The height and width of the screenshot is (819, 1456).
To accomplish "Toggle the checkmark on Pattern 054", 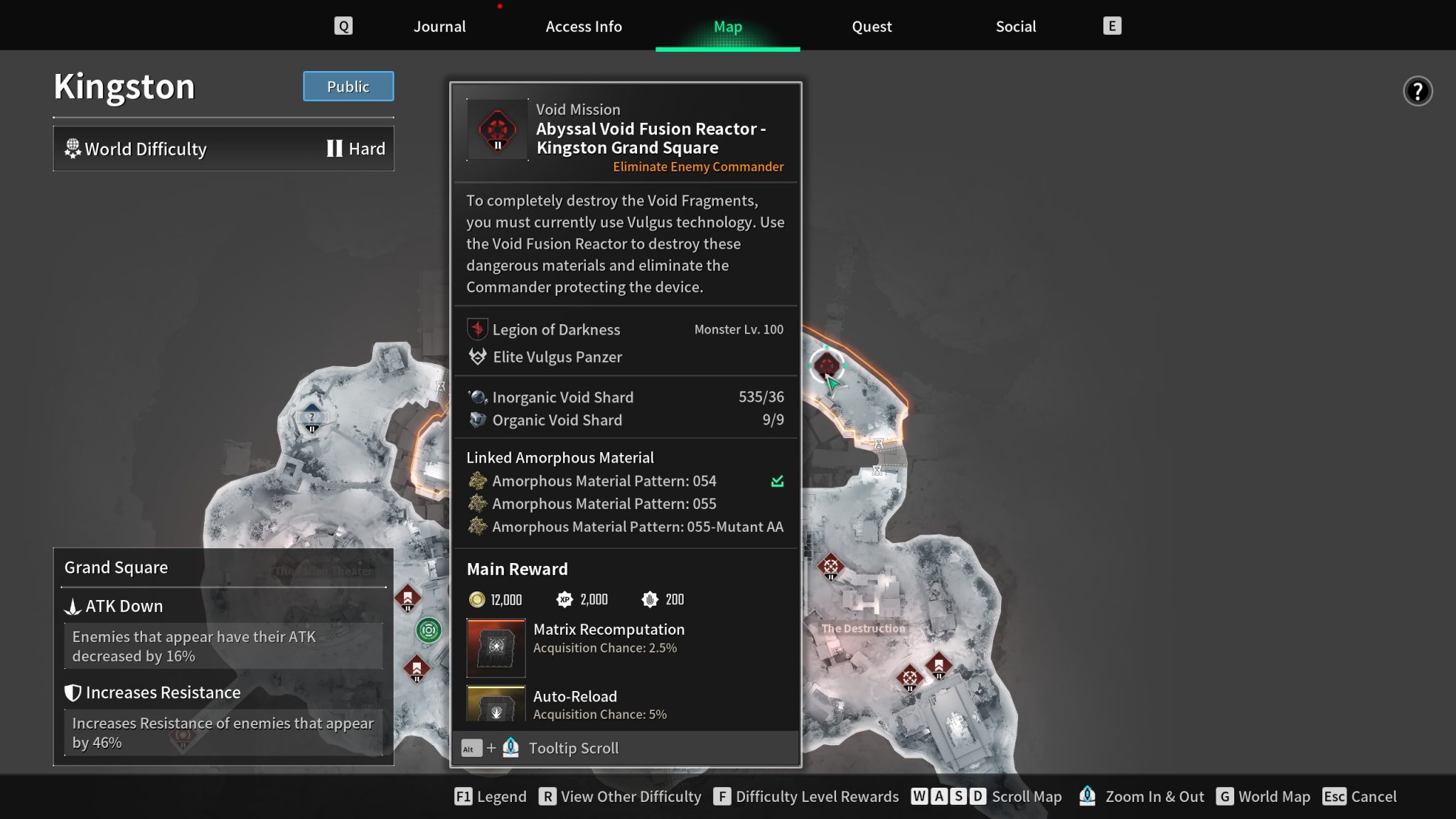I will (x=776, y=481).
